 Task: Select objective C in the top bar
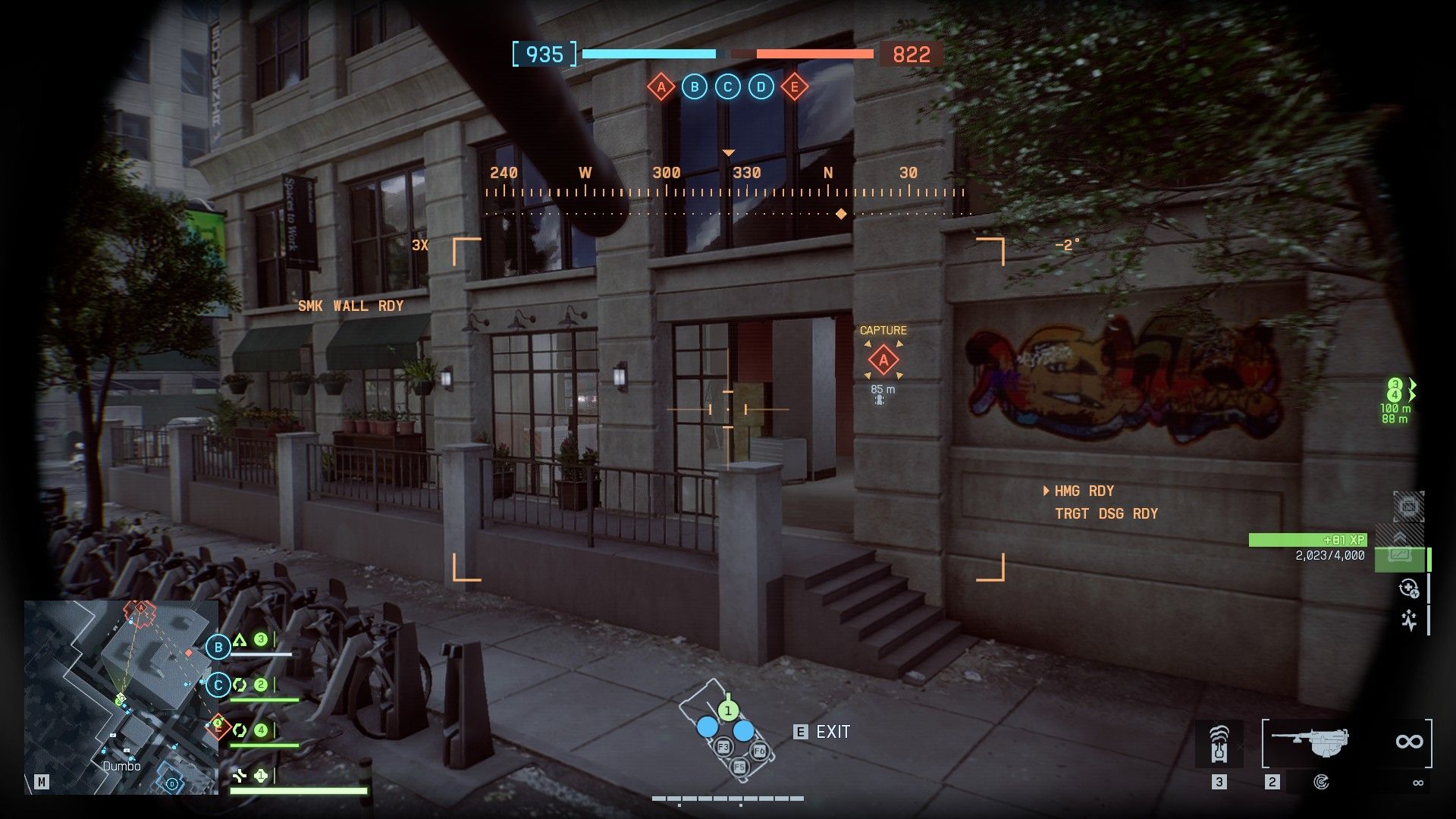coord(727,87)
